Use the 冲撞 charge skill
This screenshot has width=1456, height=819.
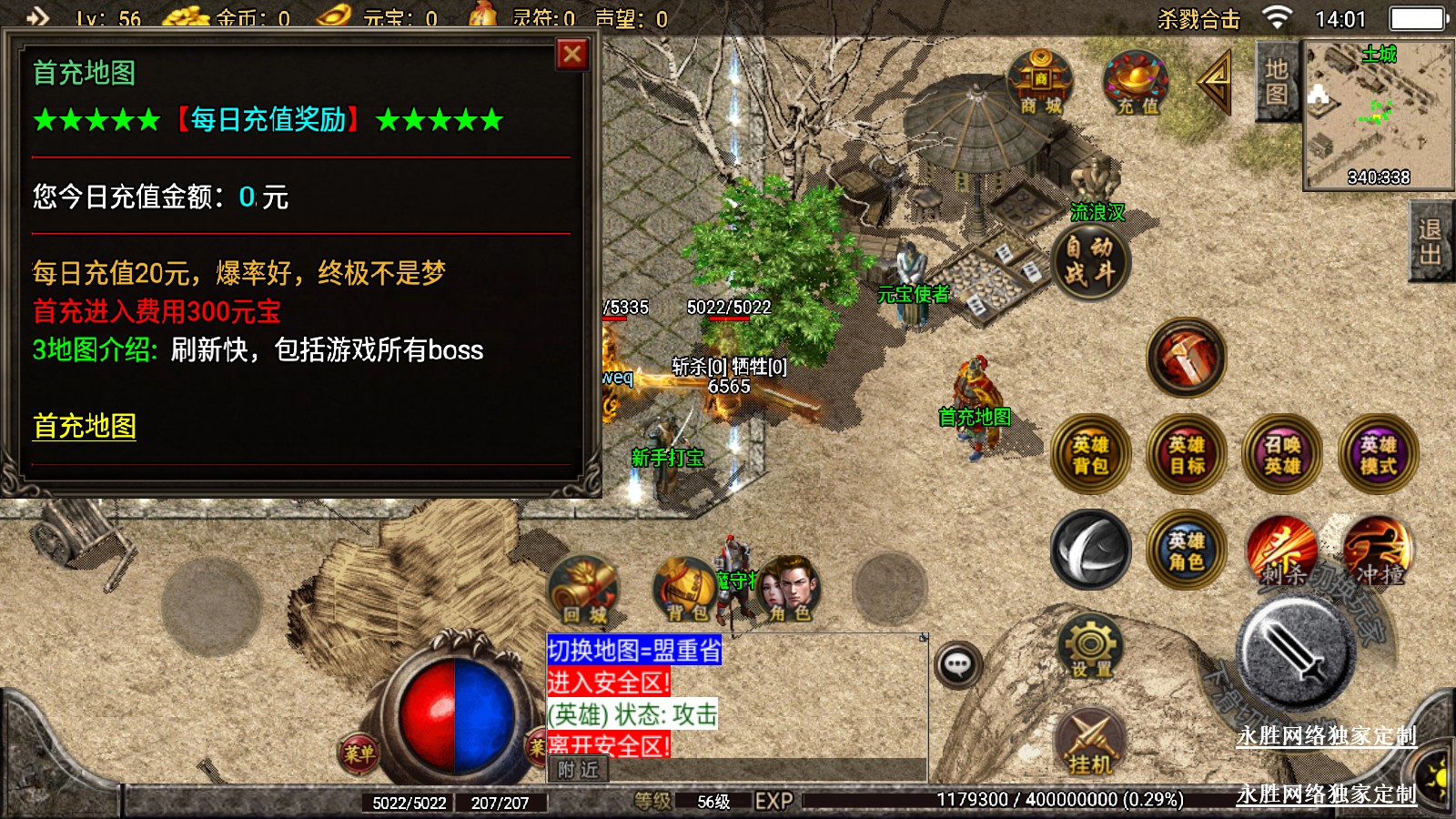pos(1378,551)
